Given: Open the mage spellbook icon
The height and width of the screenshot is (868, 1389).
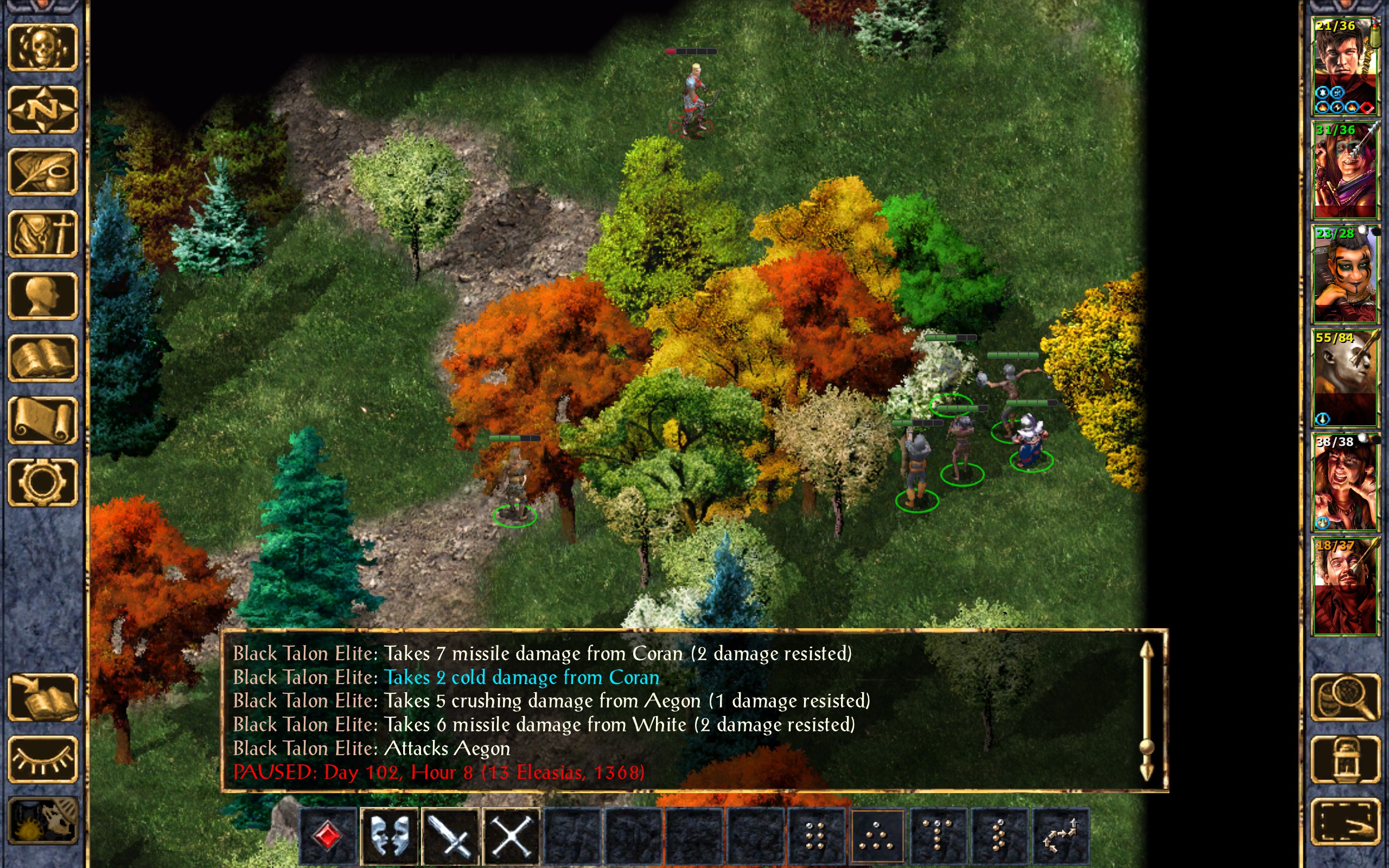Looking at the screenshot, I should click(x=42, y=358).
